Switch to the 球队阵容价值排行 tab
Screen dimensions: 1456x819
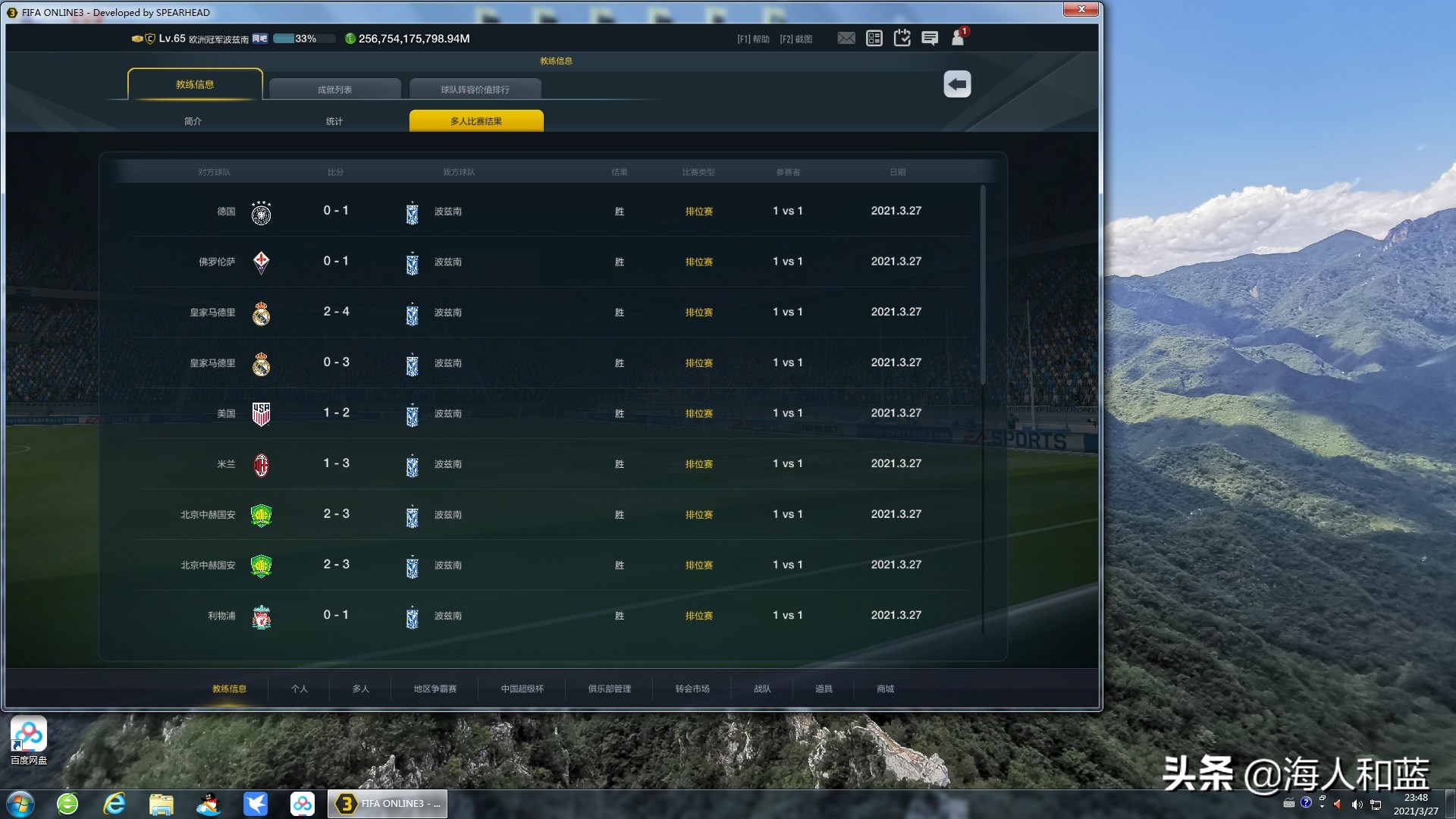(x=475, y=89)
